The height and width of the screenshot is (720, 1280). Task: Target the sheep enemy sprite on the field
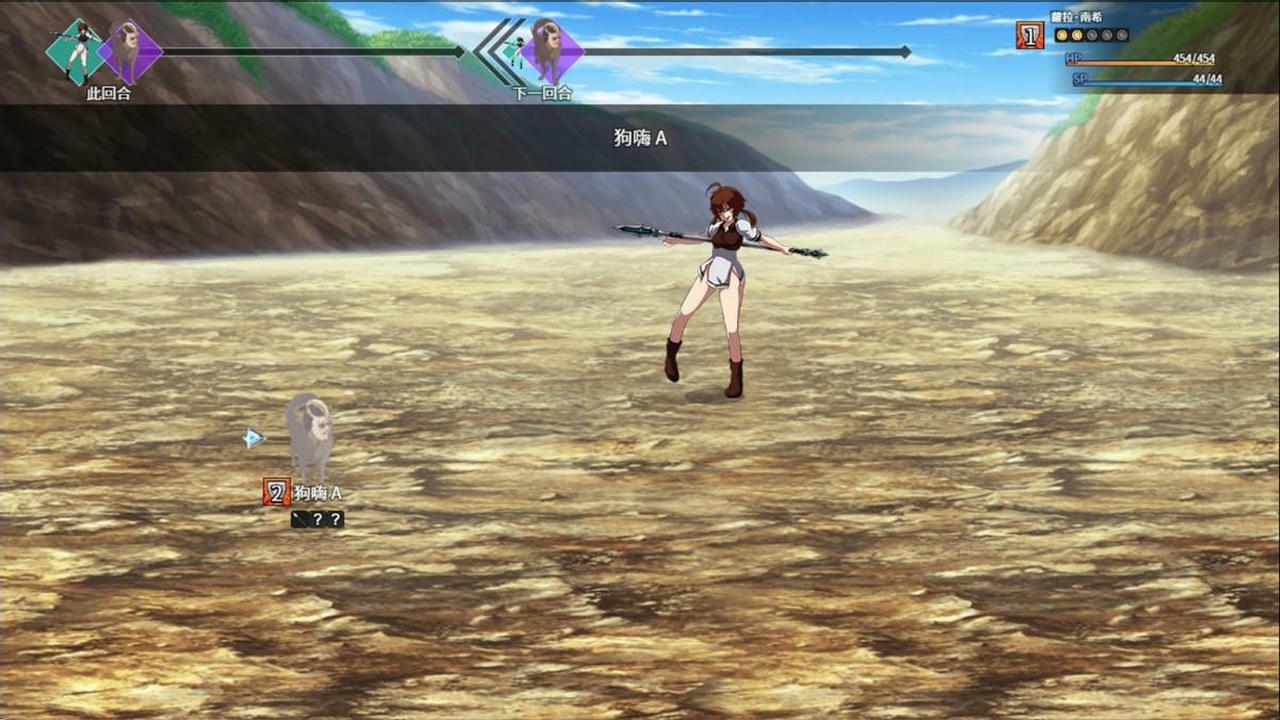click(x=308, y=435)
